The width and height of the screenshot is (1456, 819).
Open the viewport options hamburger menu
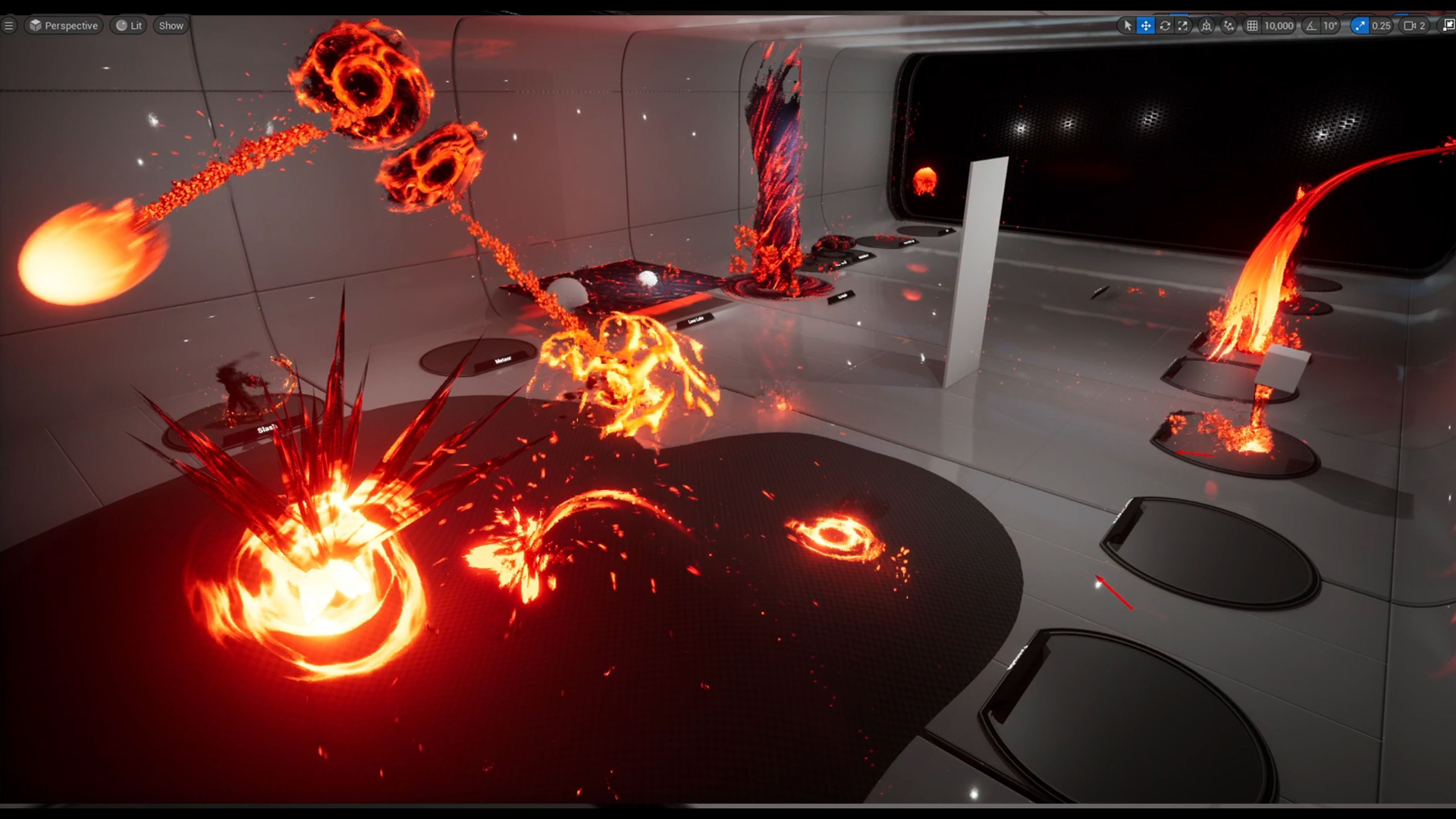9,25
